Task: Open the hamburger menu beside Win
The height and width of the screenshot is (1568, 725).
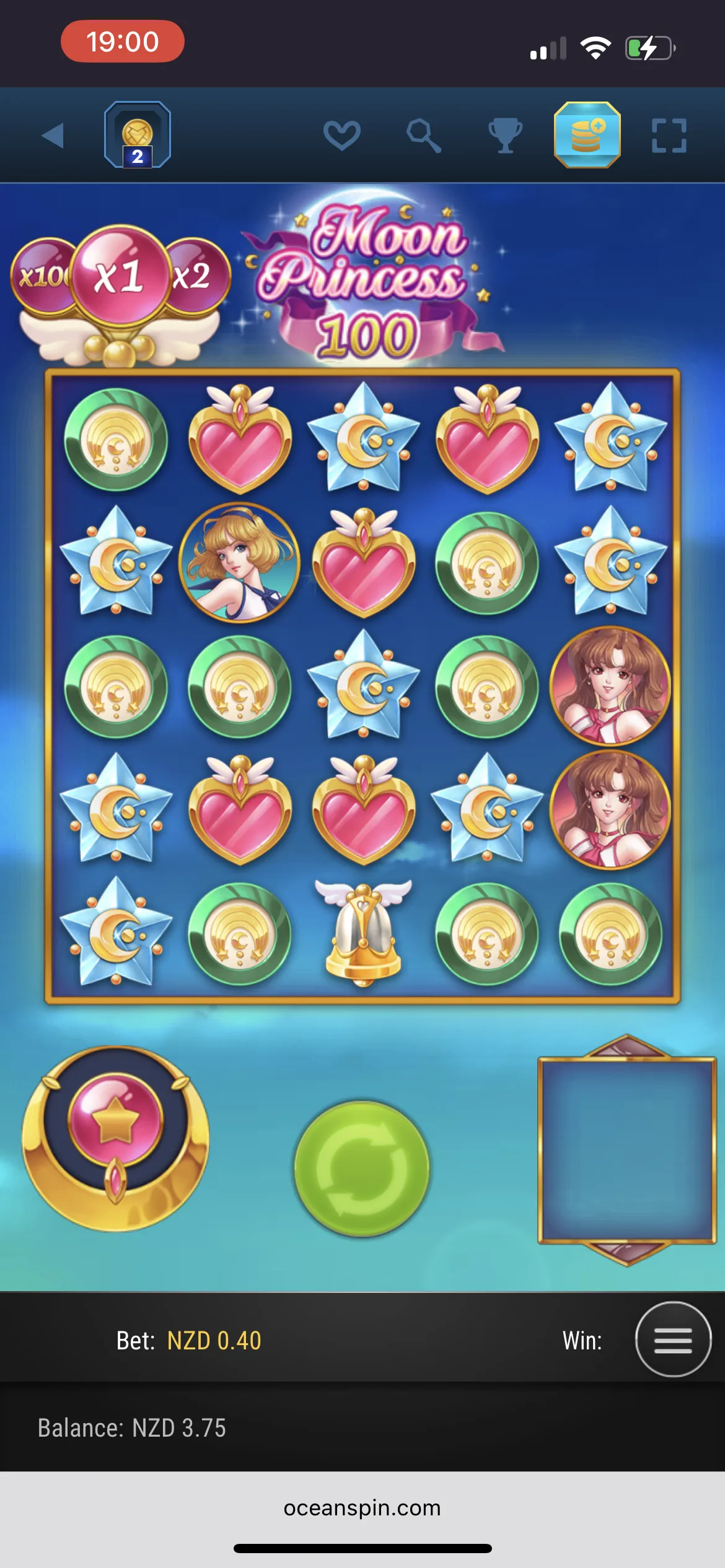Action: [673, 1340]
